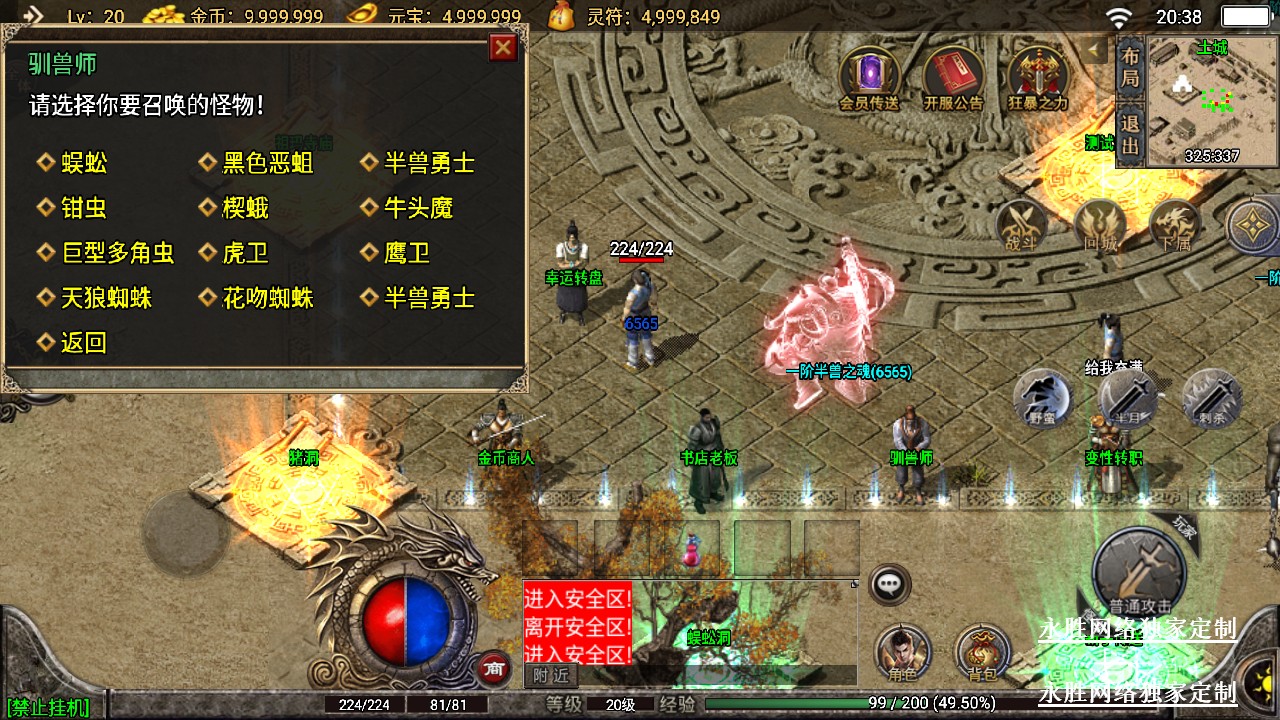Image resolution: width=1280 pixels, height=720 pixels.
Task: Open the chat speech bubble button
Action: pyautogui.click(x=889, y=585)
